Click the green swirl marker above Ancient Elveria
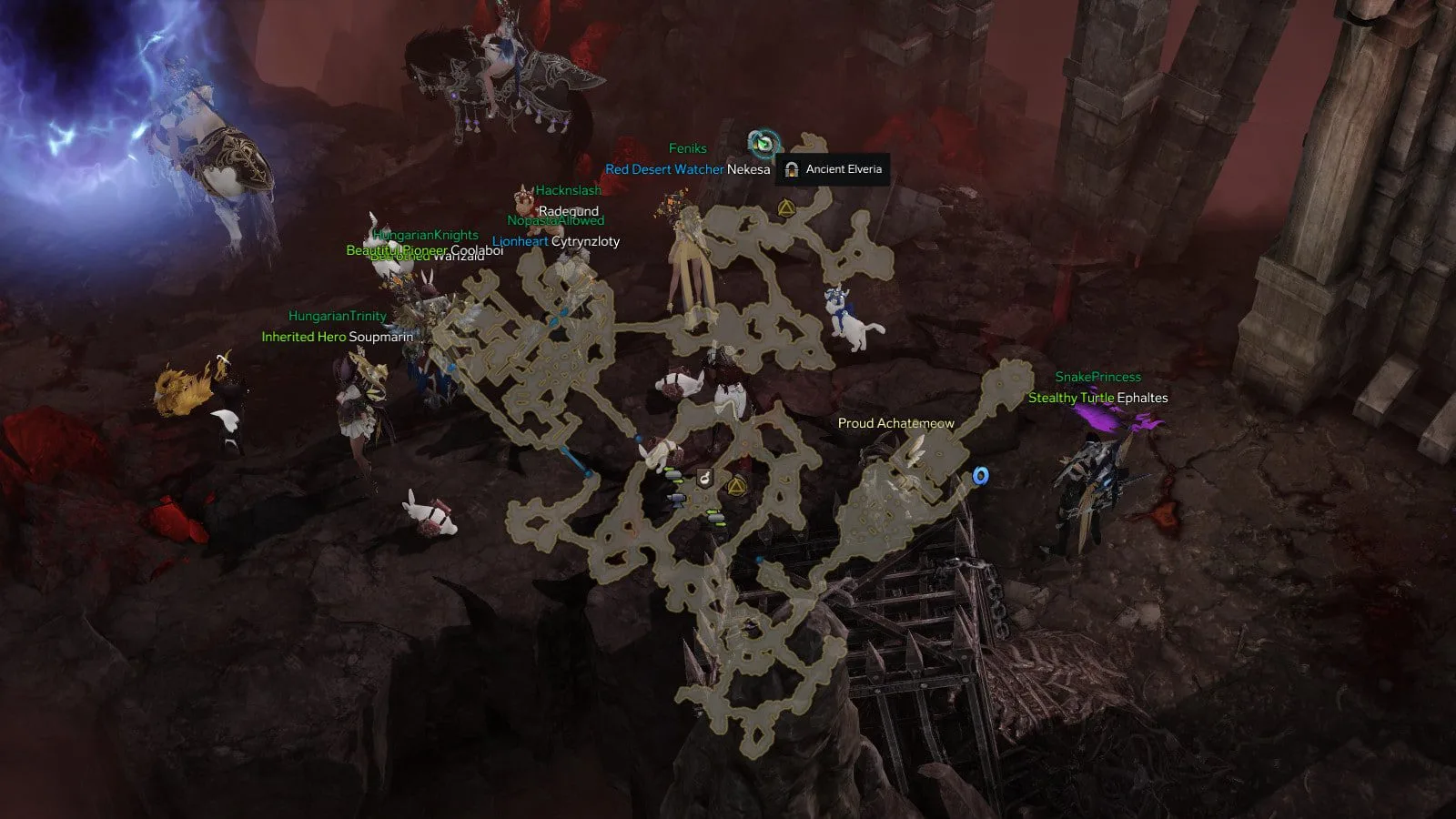This screenshot has width=1456, height=819. click(x=763, y=143)
